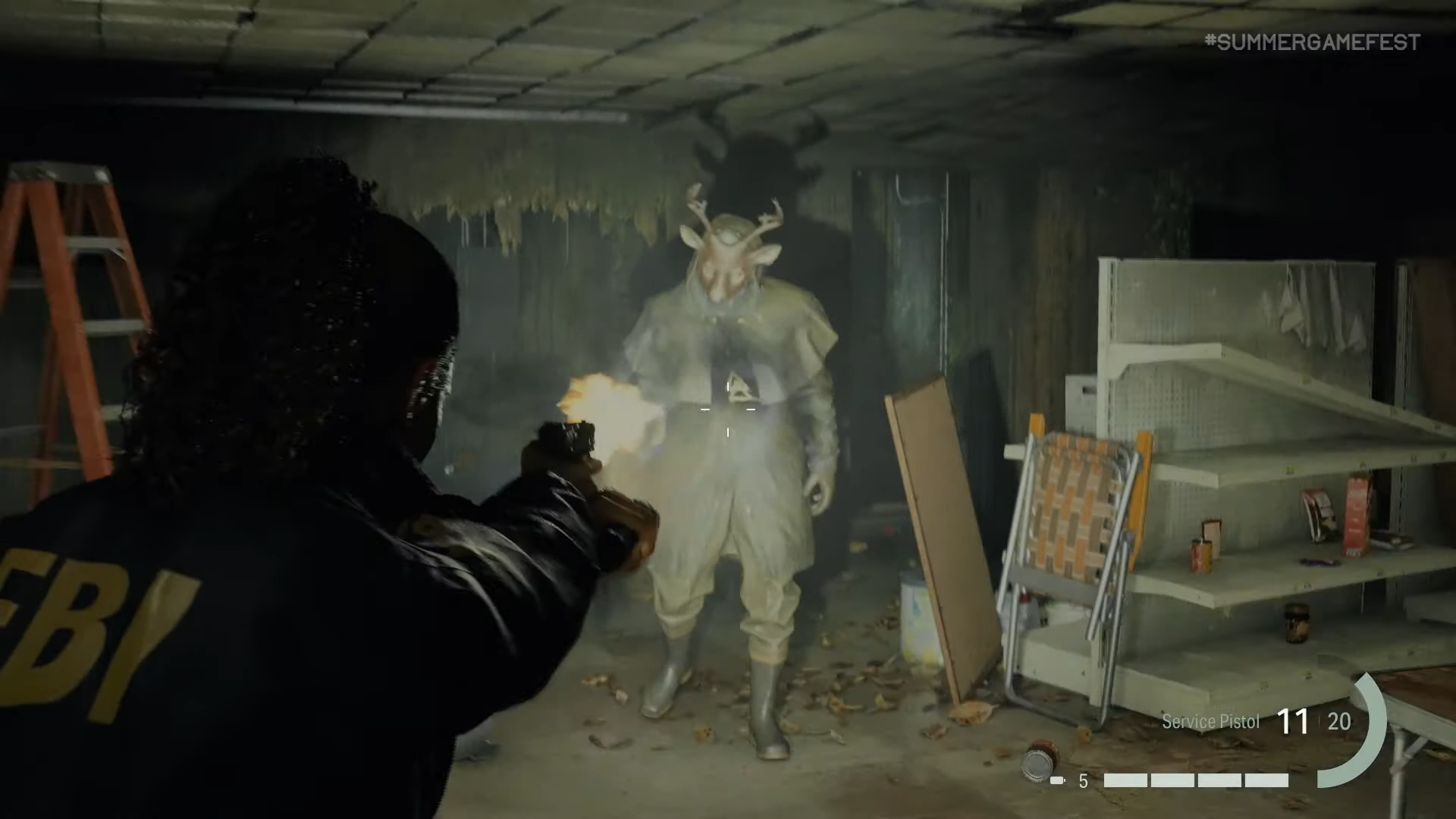This screenshot has height=819, width=1456.
Task: Click the reserve ammo count of 20
Action: click(1339, 722)
